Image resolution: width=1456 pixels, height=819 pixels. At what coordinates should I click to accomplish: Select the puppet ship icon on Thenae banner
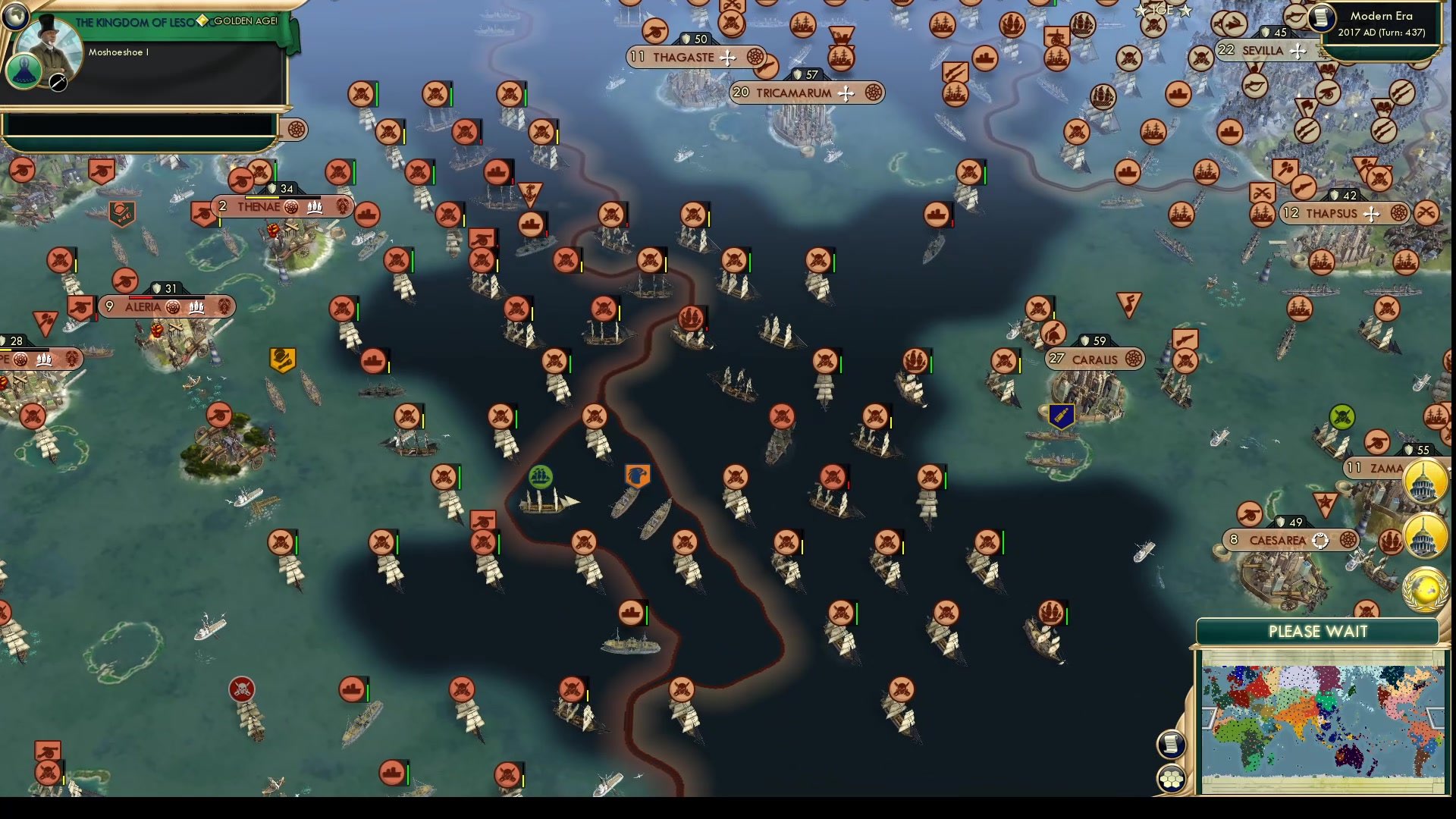pos(313,206)
